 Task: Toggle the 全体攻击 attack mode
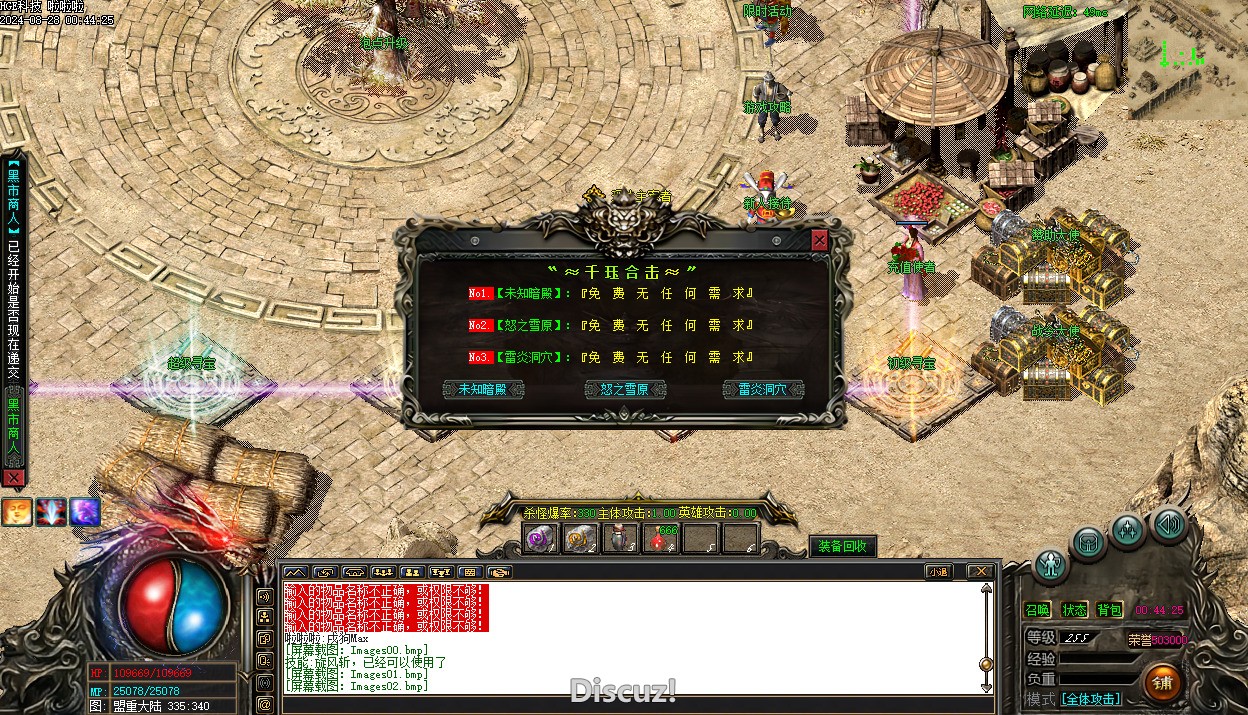pyautogui.click(x=1090, y=699)
